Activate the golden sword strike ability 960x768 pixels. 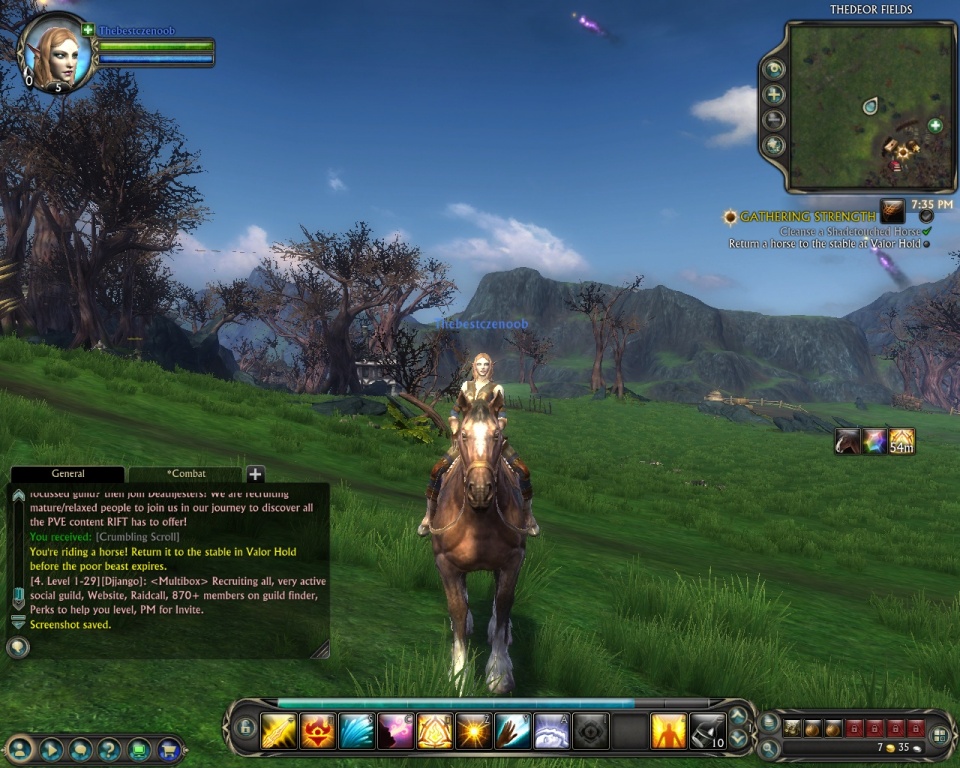278,730
